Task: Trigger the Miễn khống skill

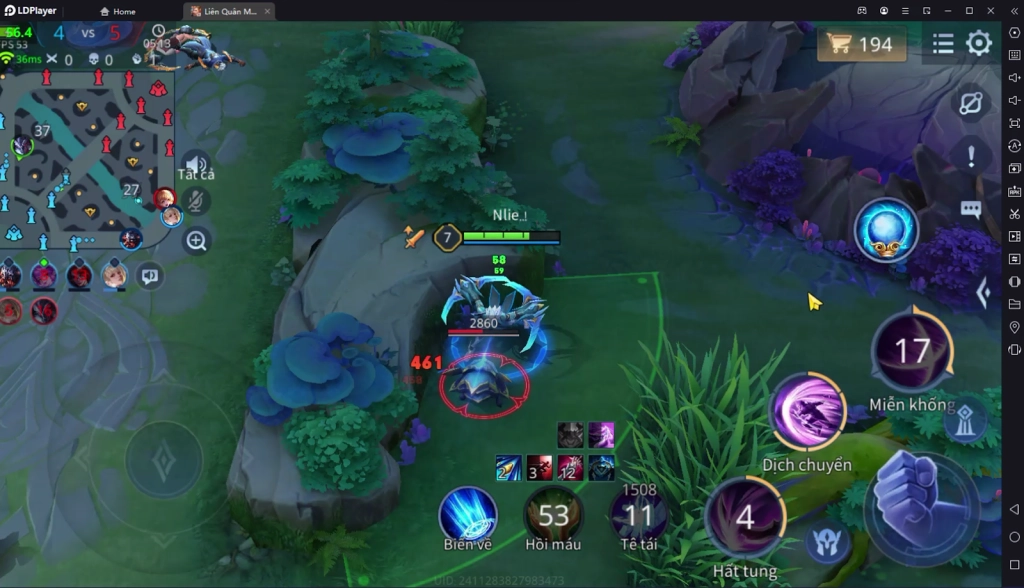Action: pos(911,351)
